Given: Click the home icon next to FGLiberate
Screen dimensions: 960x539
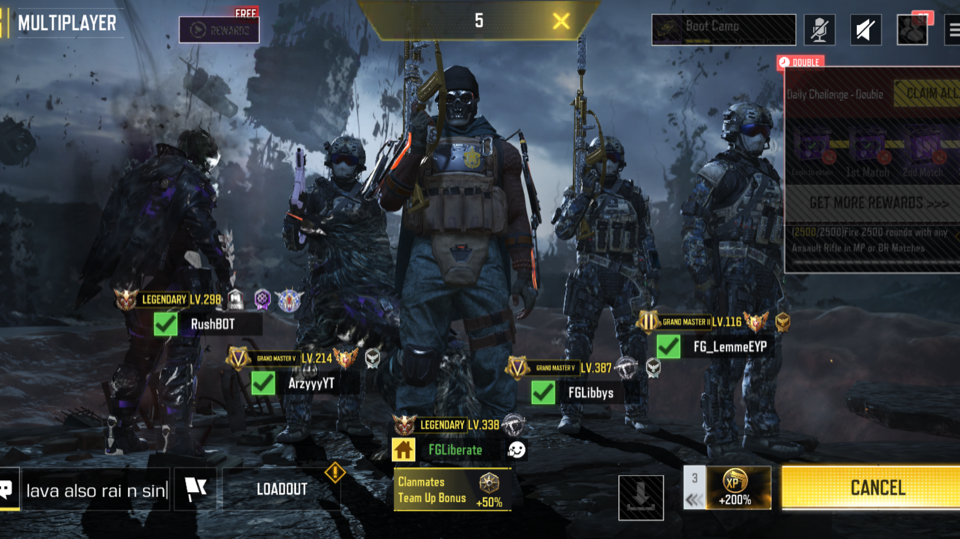Looking at the screenshot, I should [x=404, y=449].
